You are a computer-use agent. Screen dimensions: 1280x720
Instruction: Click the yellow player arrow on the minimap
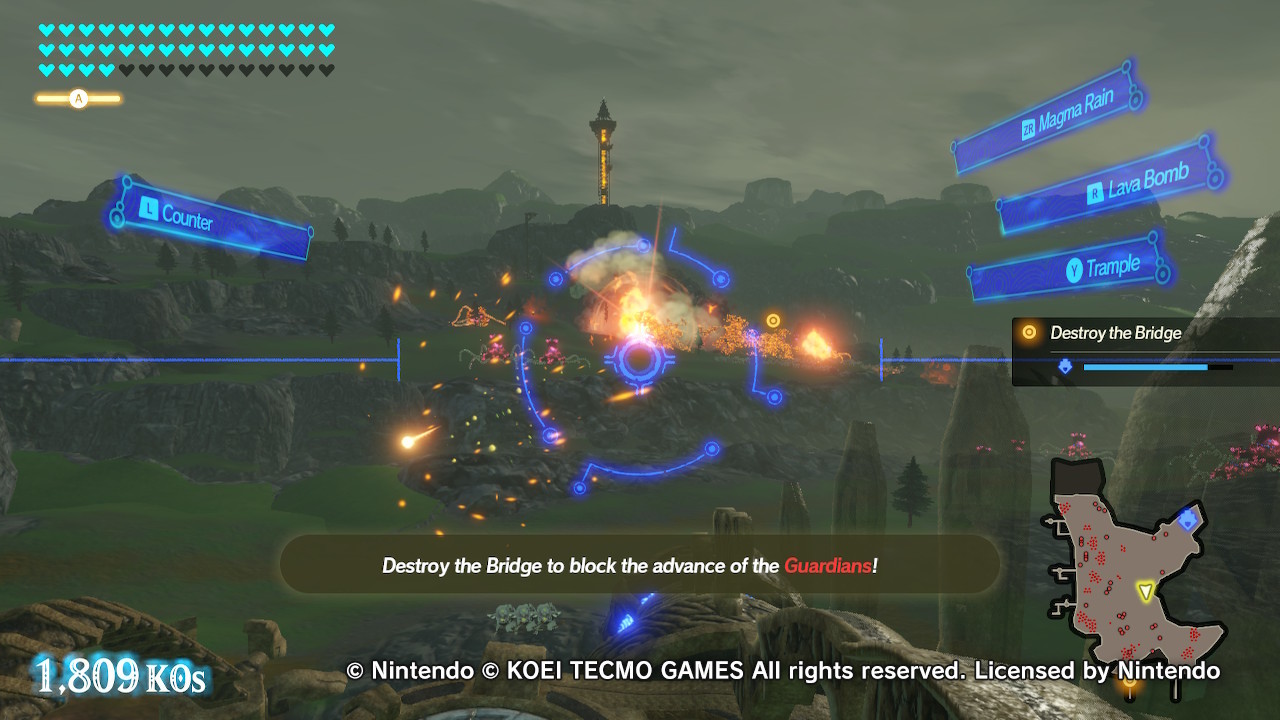1146,590
